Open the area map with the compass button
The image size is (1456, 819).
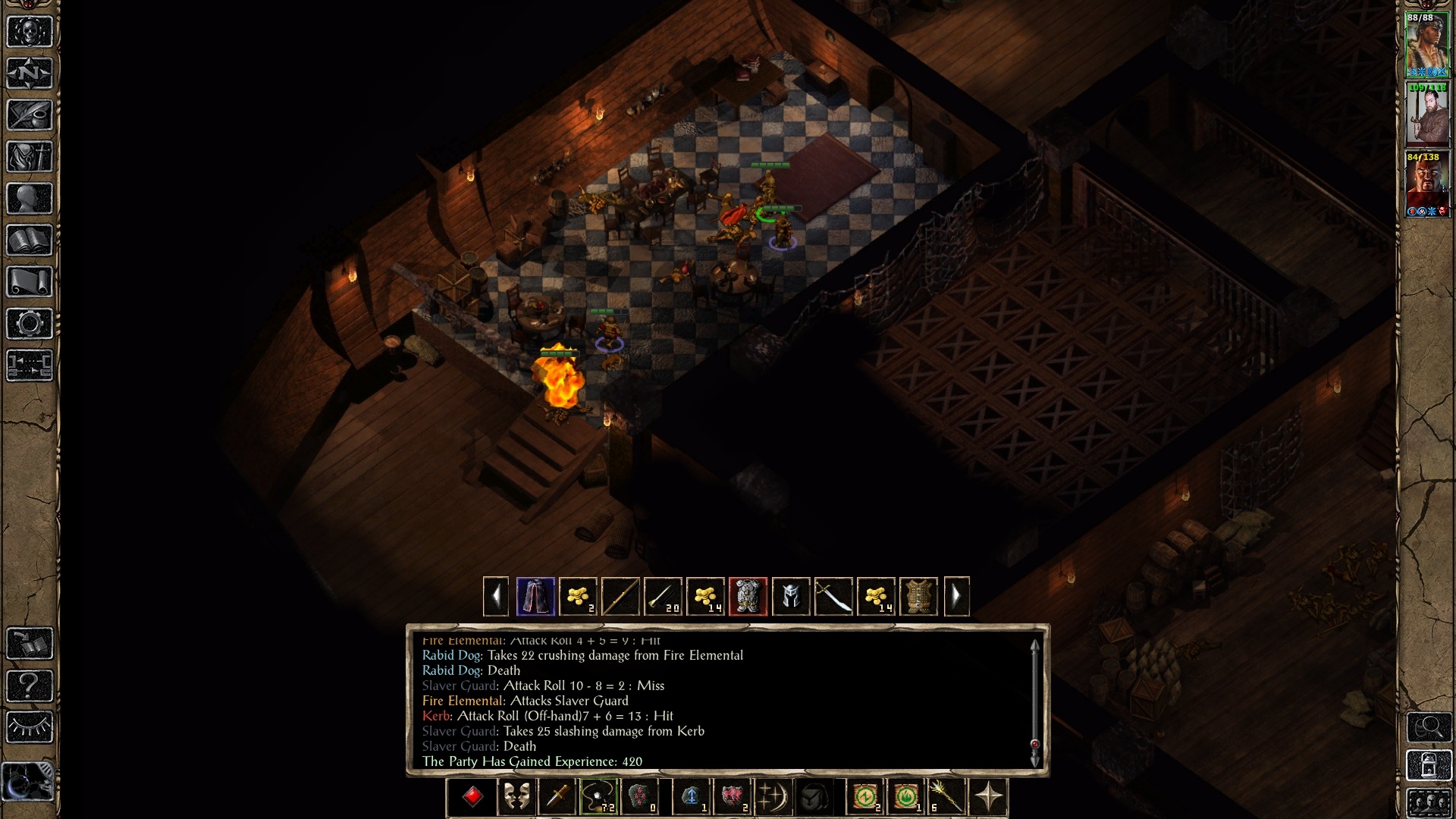pyautogui.click(x=30, y=74)
